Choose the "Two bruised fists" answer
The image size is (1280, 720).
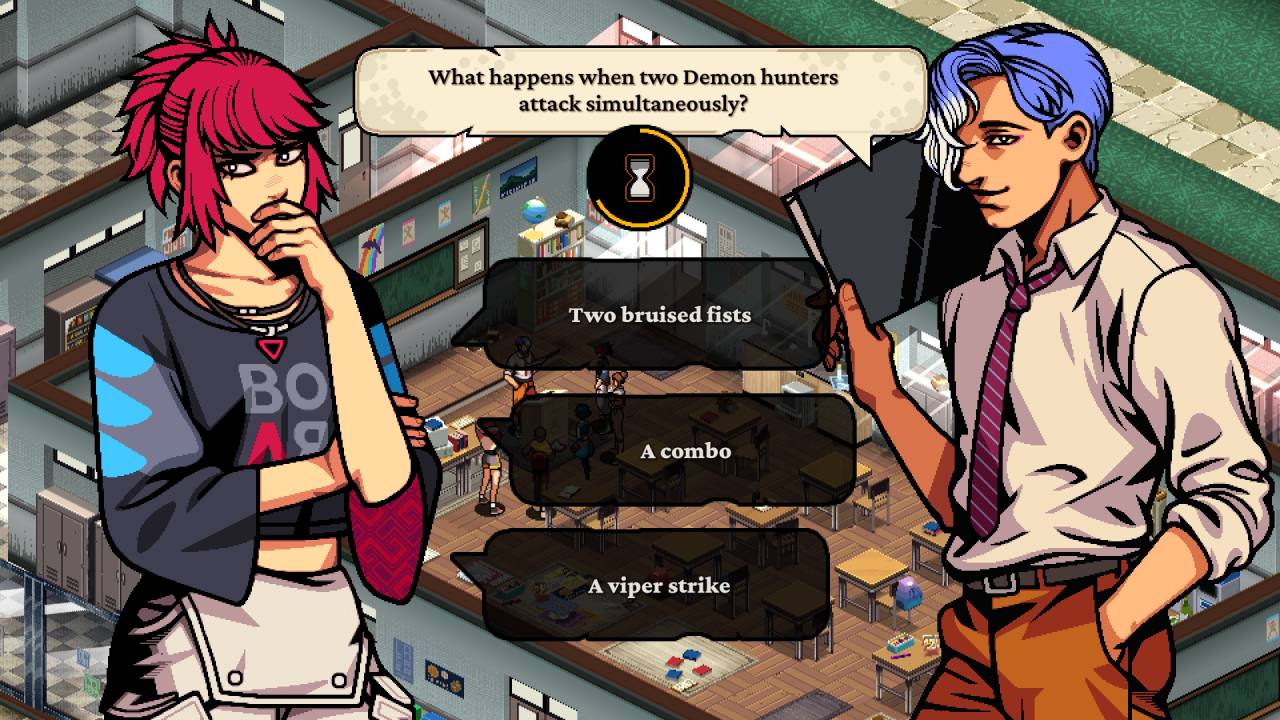pos(659,315)
